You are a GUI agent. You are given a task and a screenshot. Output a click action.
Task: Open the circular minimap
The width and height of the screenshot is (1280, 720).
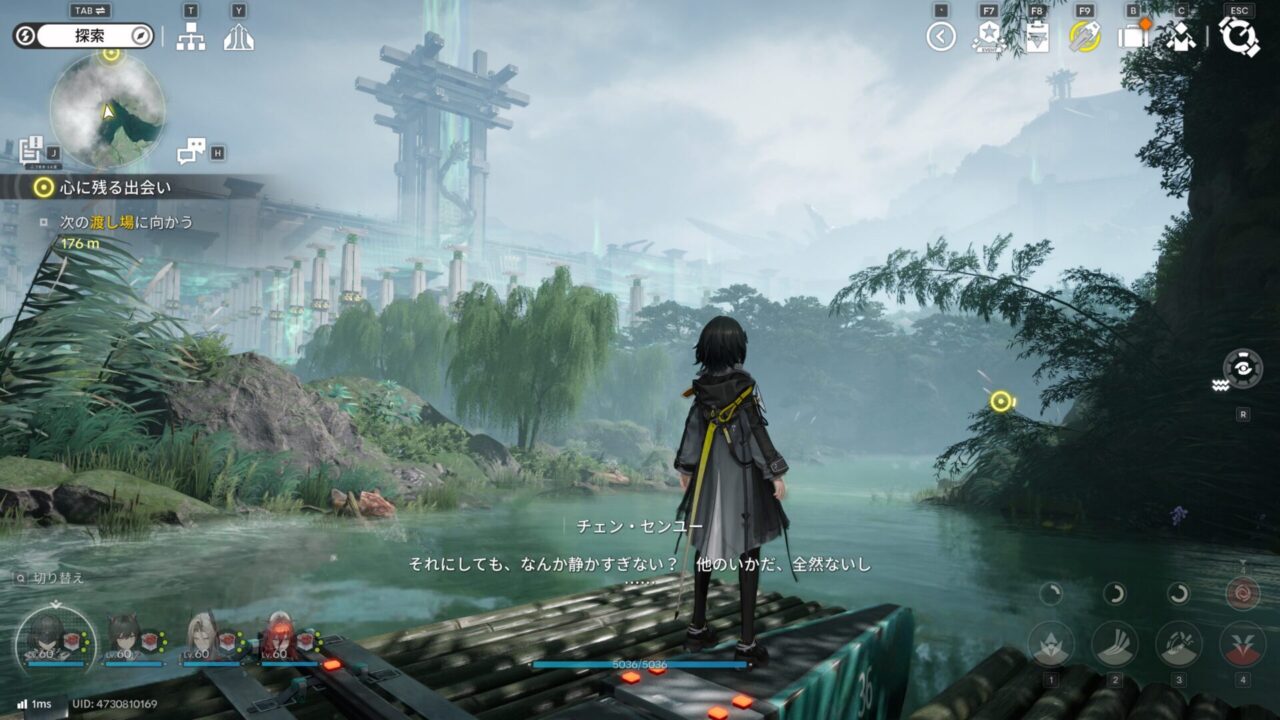coord(107,110)
